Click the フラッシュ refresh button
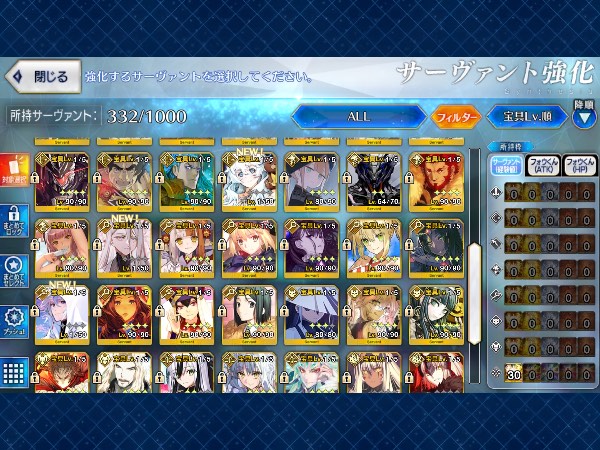This screenshot has width=600, height=450. point(15,318)
